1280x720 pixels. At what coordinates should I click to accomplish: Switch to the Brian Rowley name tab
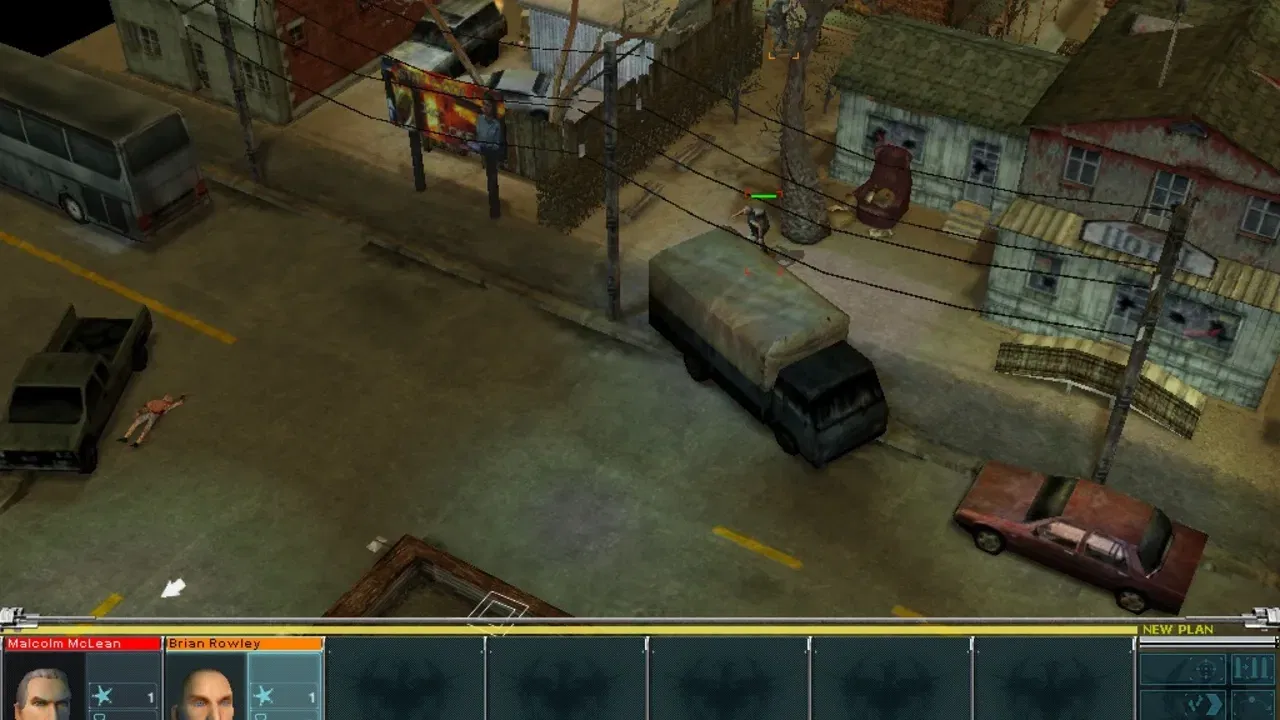click(215, 643)
